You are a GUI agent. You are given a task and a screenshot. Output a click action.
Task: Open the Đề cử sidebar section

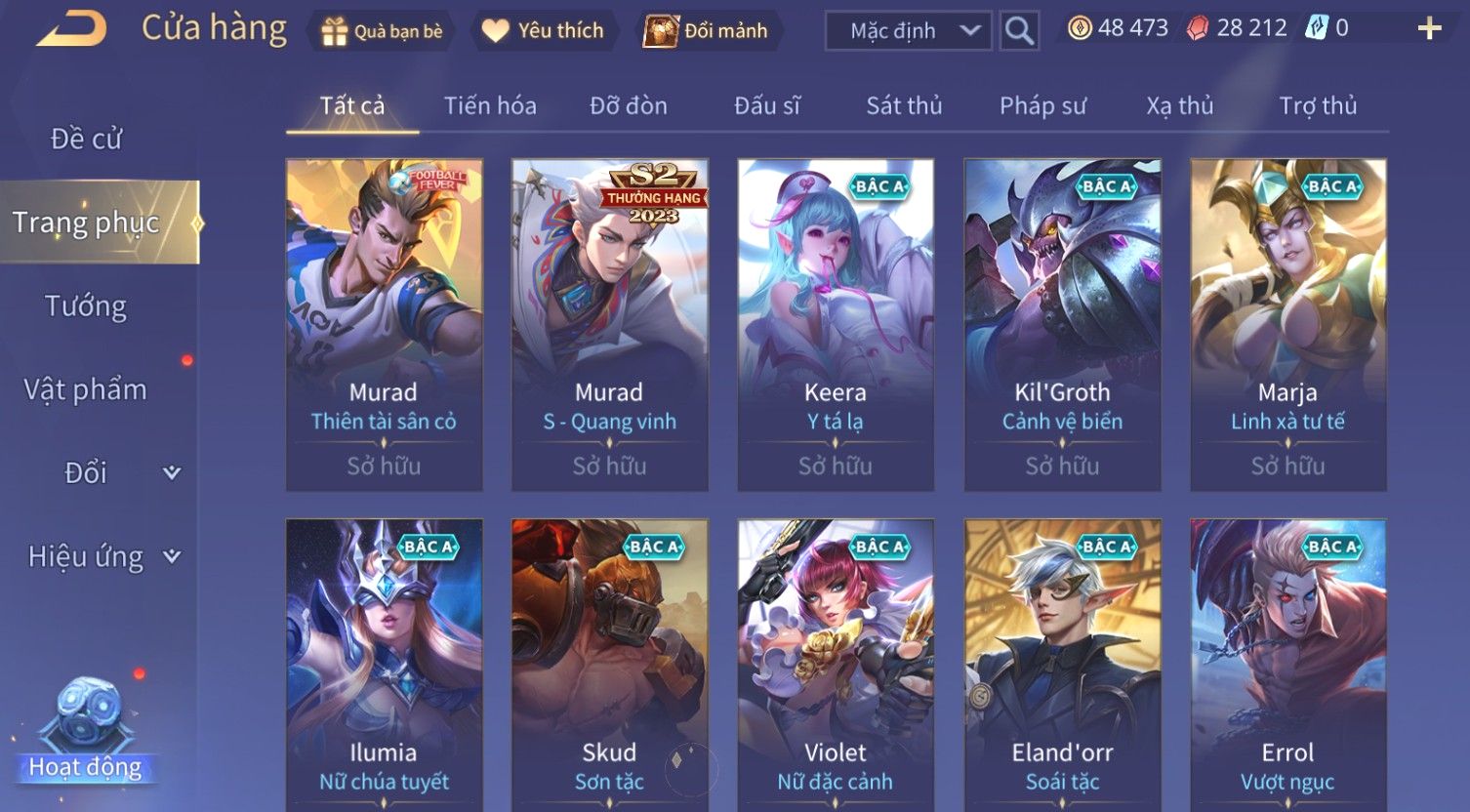(86, 140)
